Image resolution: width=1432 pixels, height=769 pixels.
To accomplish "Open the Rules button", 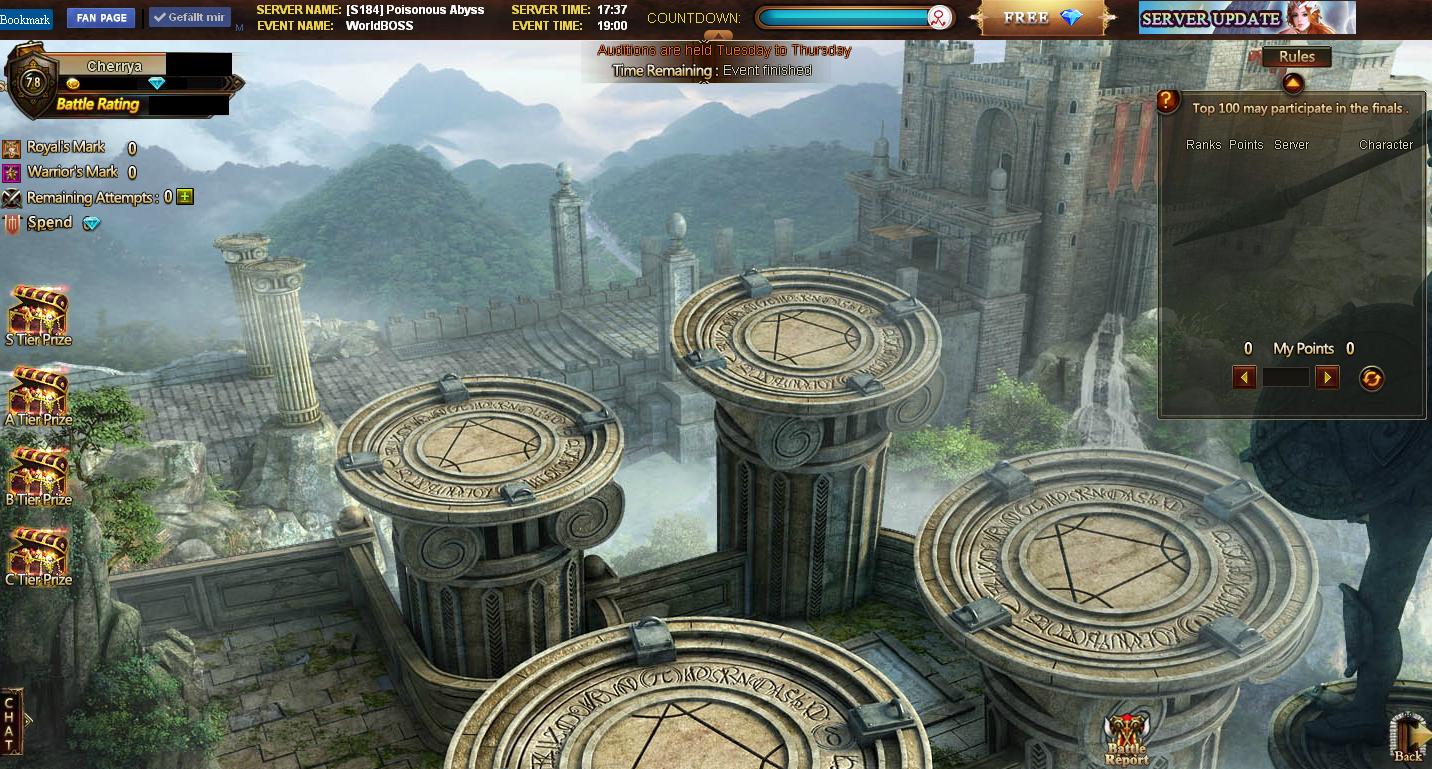I will pos(1296,57).
